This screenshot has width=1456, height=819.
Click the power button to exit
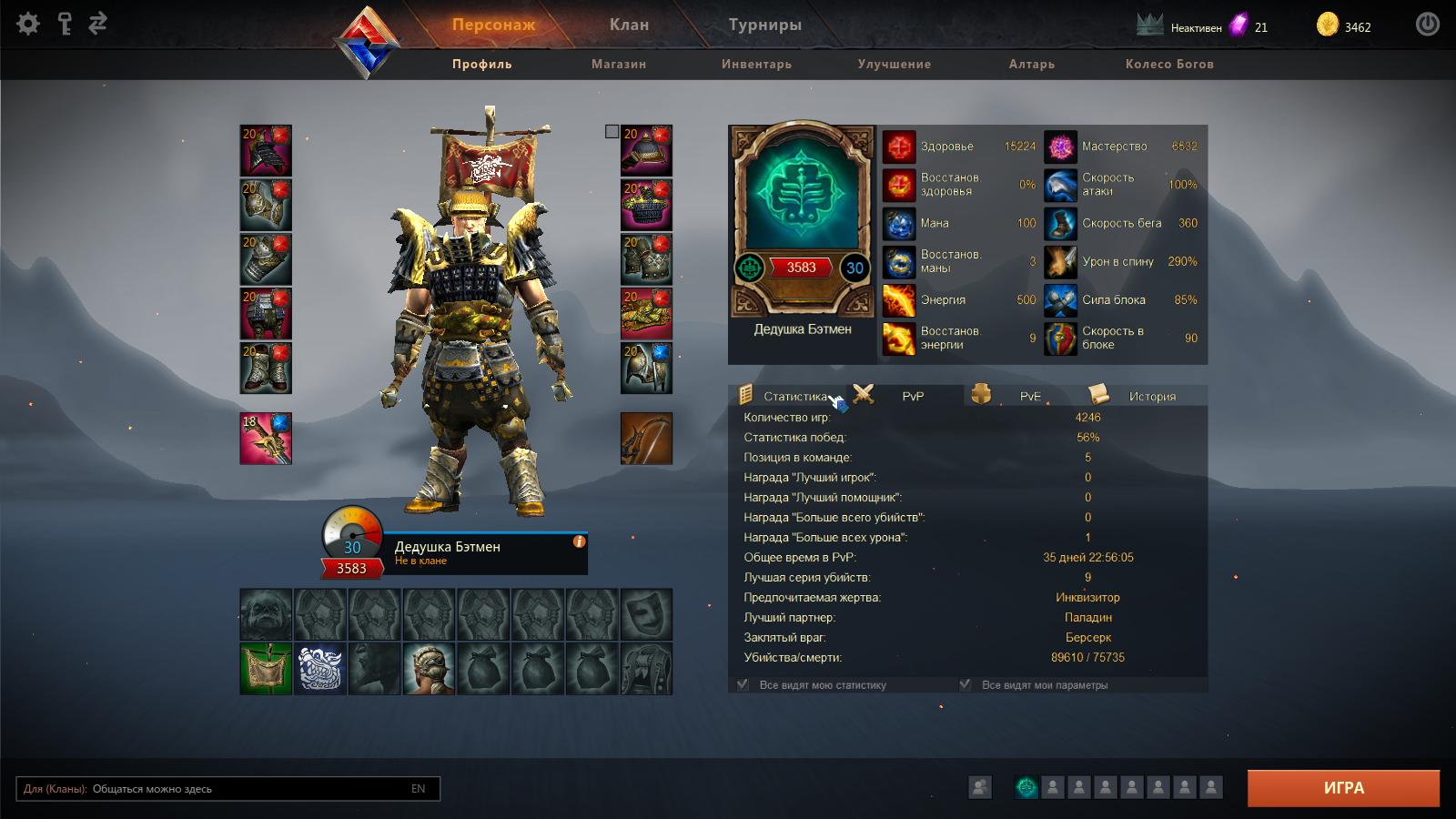tap(1427, 25)
